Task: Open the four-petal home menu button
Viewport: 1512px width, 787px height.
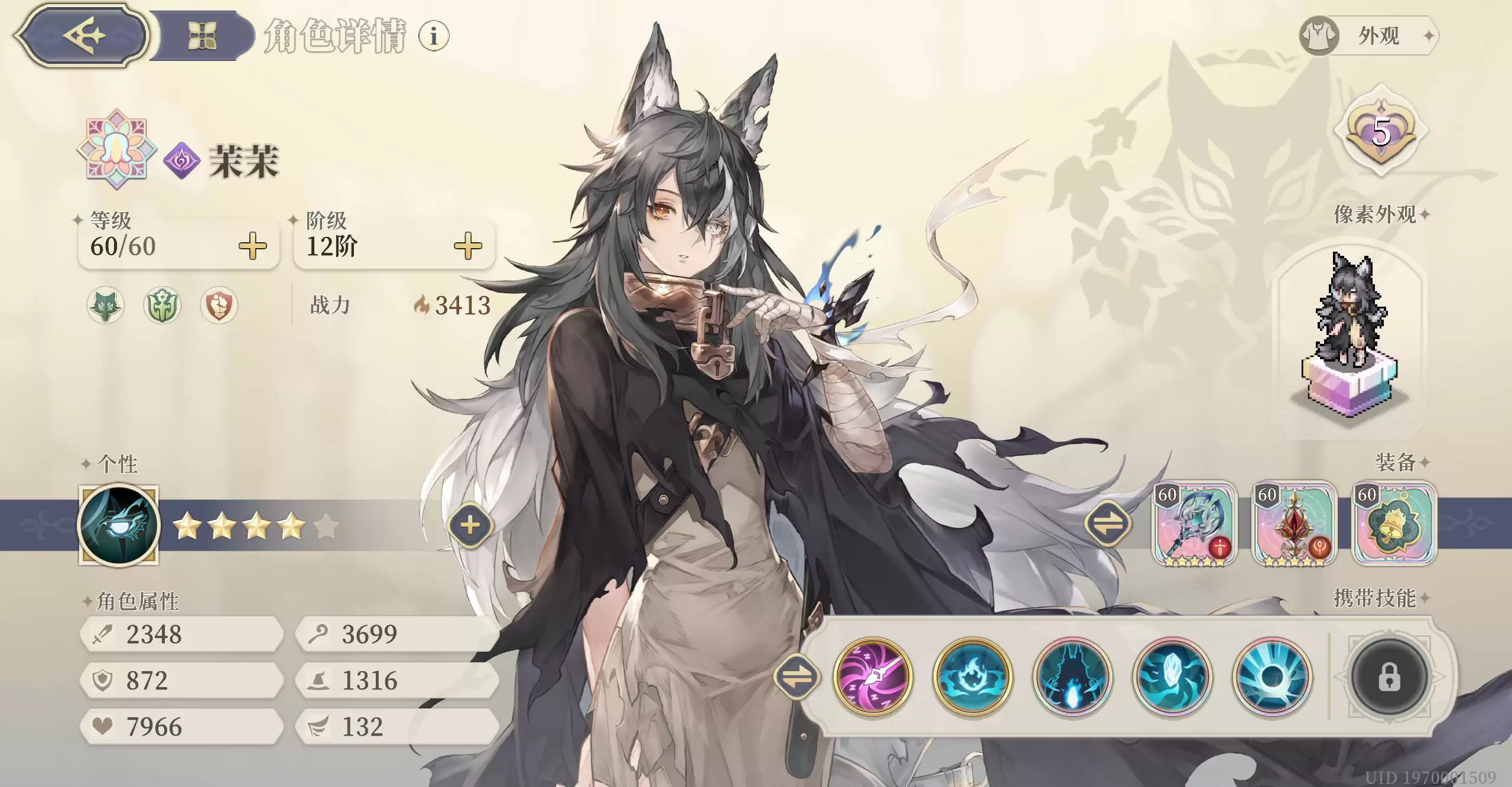Action: tap(201, 35)
